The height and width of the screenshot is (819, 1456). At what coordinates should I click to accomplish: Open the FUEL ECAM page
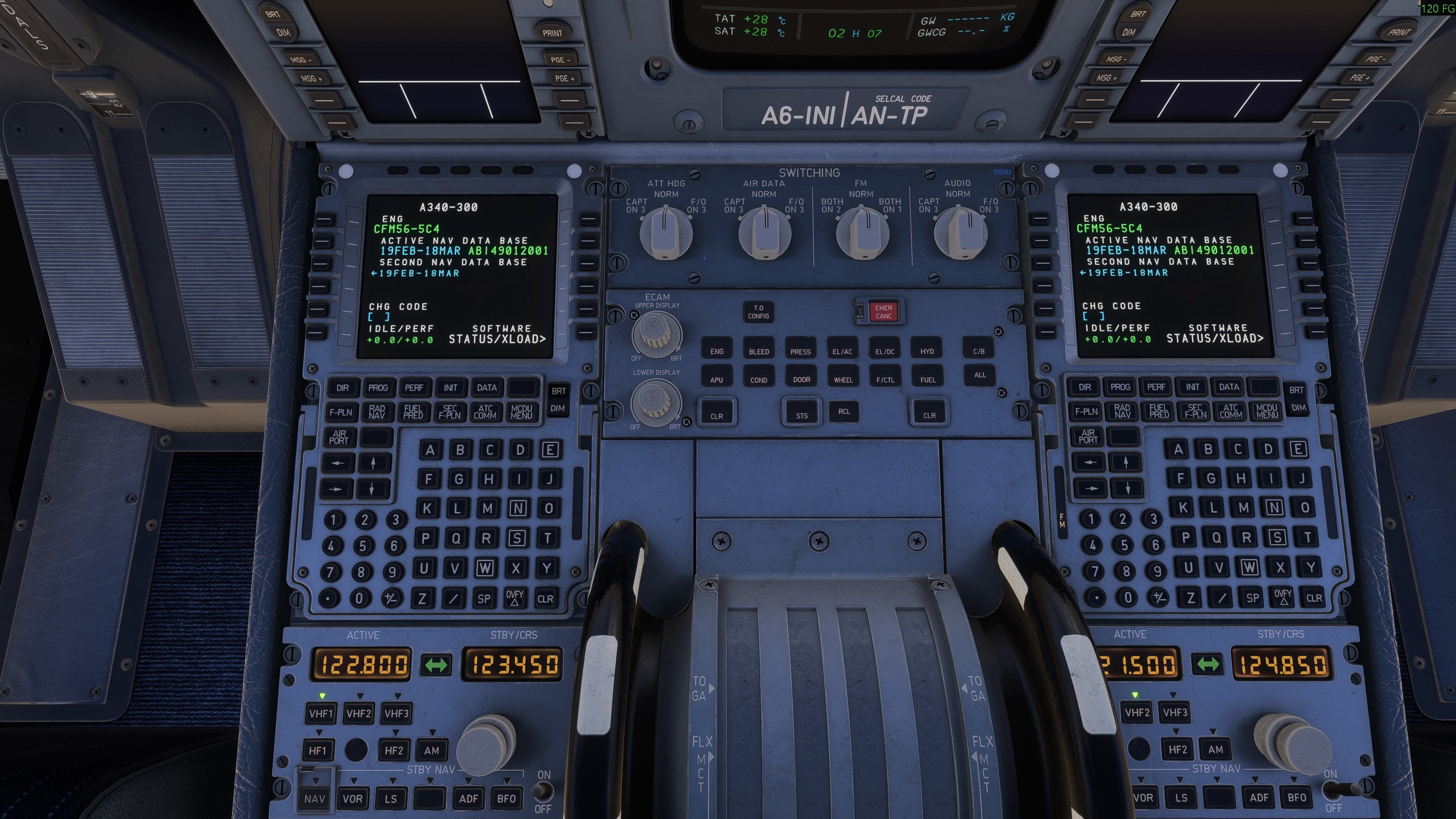coord(927,379)
